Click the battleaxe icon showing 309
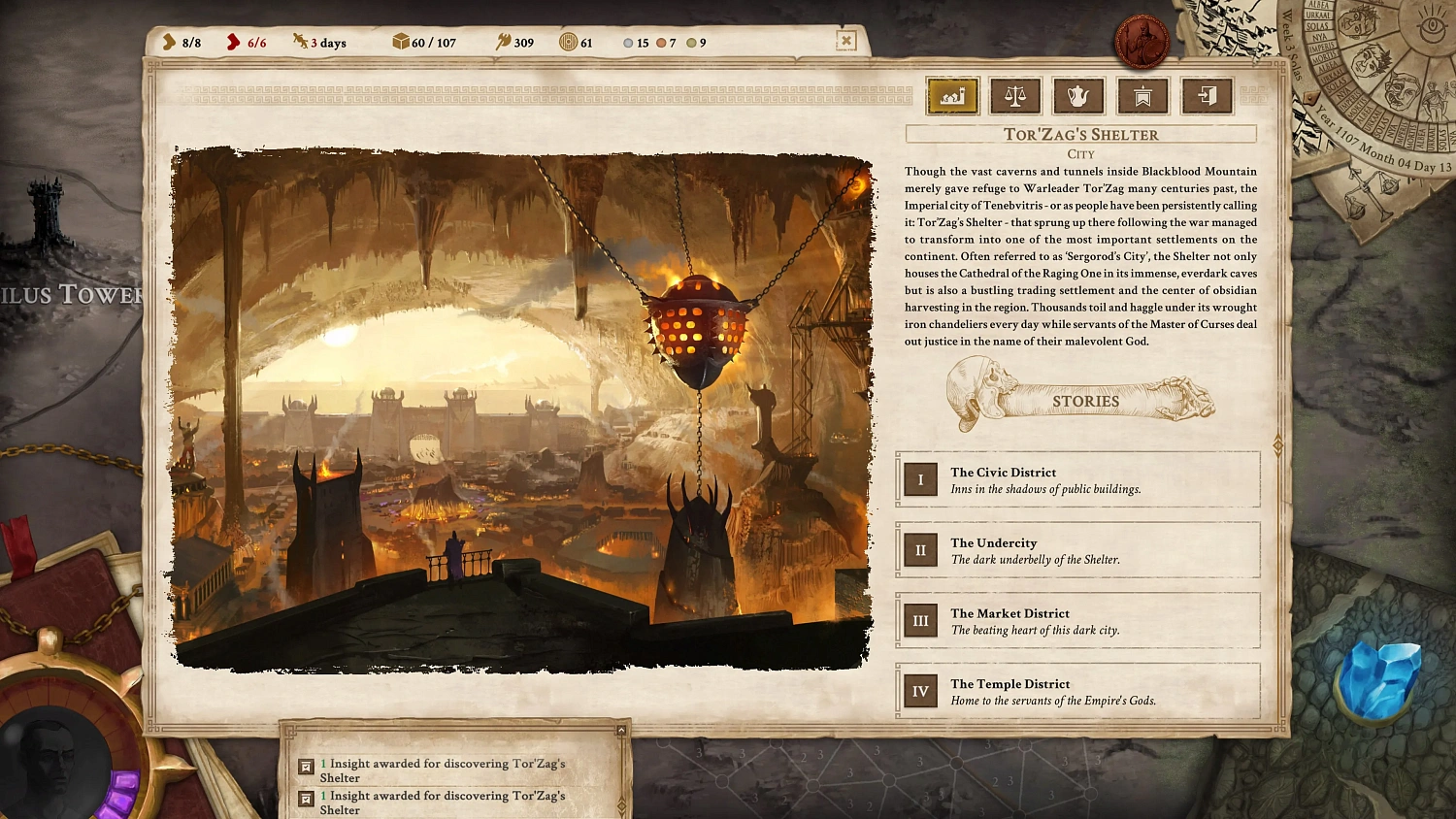This screenshot has width=1456, height=819. (506, 42)
